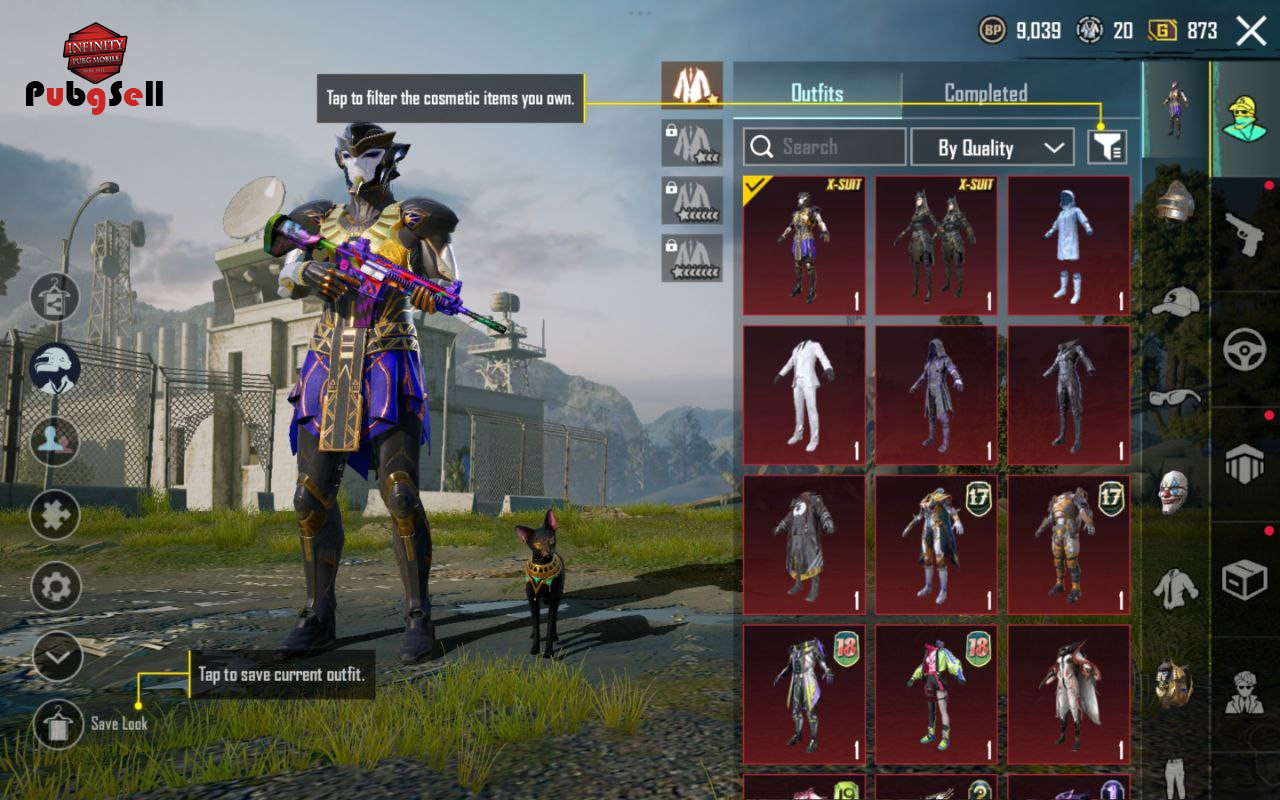Click the Save Look hanger button
The image size is (1280, 800).
pos(58,724)
